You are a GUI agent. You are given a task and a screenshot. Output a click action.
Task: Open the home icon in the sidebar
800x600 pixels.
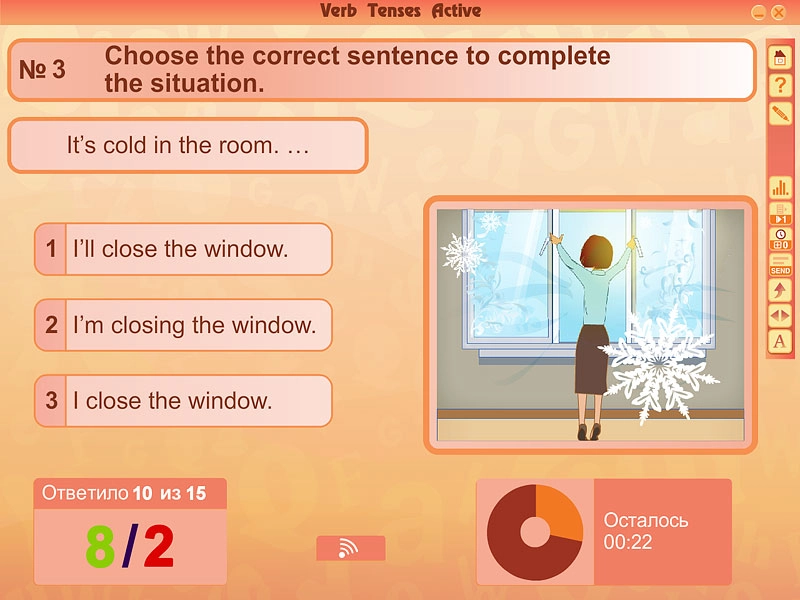780,59
